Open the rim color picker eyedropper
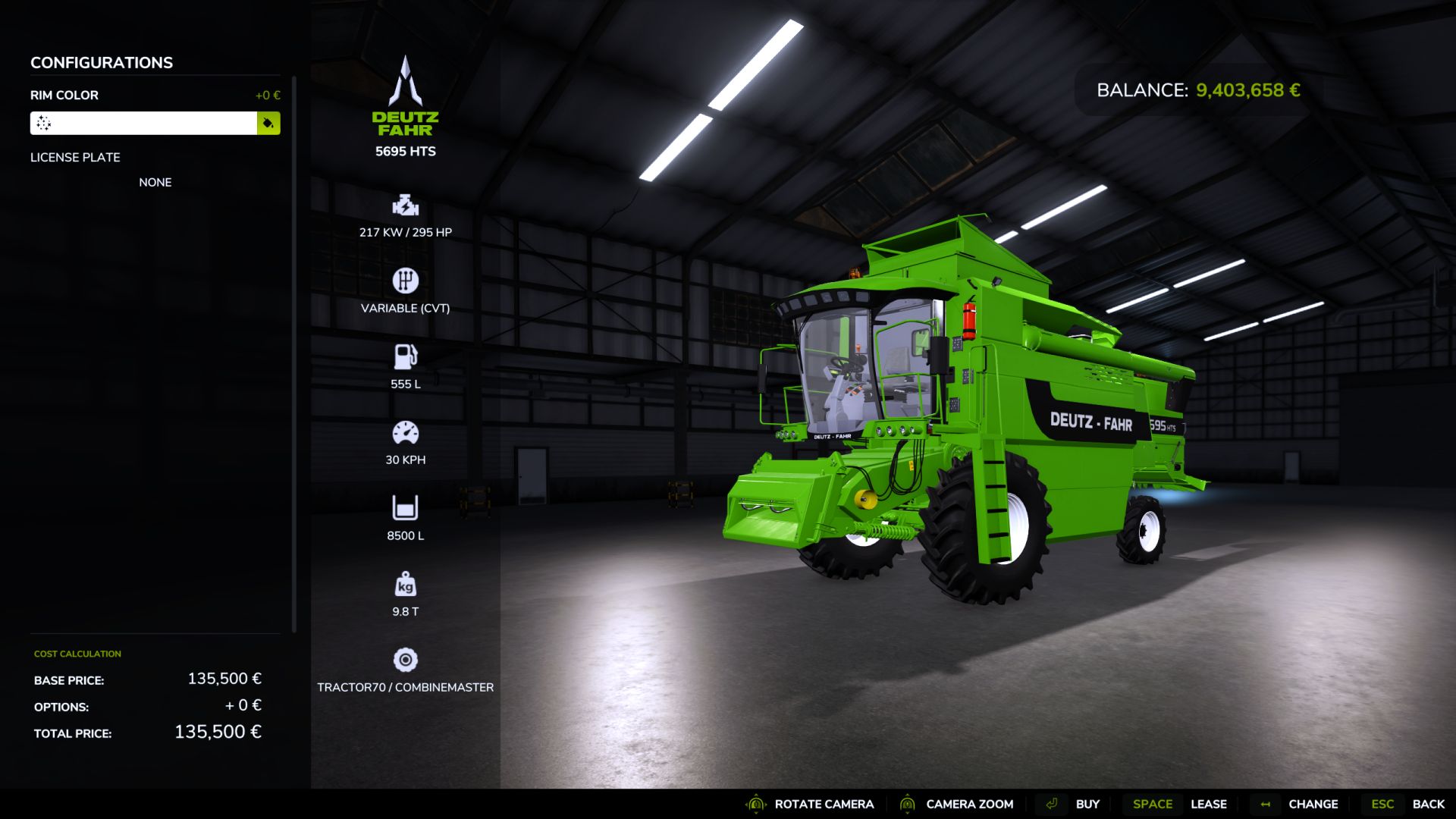Viewport: 1456px width, 819px height. 268,123
